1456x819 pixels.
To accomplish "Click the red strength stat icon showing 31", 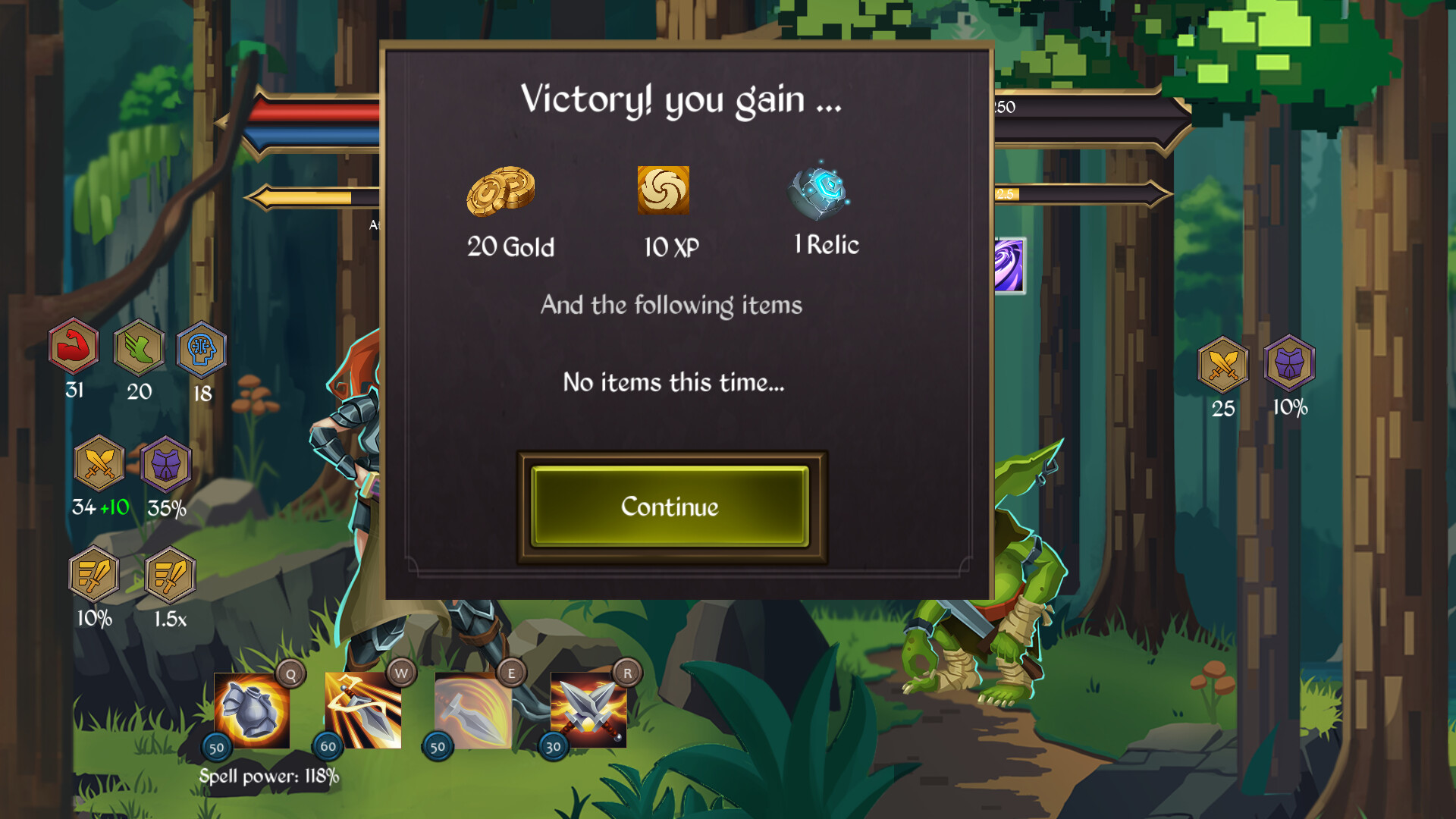I will [73, 350].
